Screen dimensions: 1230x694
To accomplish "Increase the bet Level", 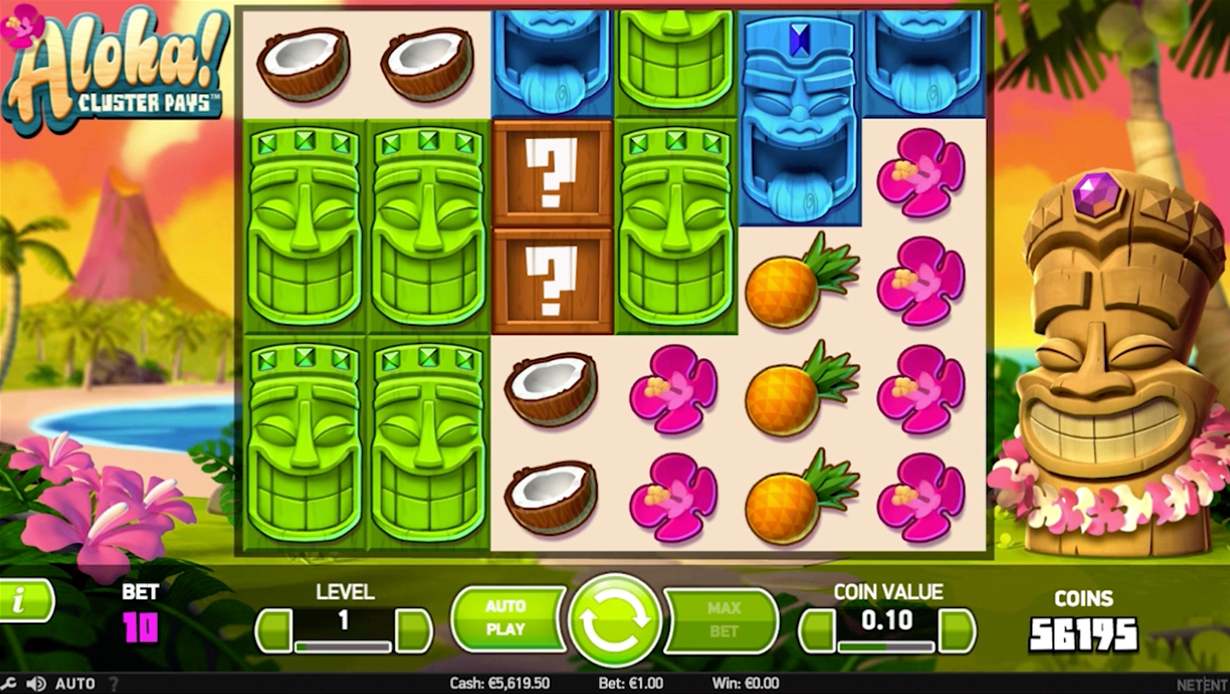I will coord(413,631).
